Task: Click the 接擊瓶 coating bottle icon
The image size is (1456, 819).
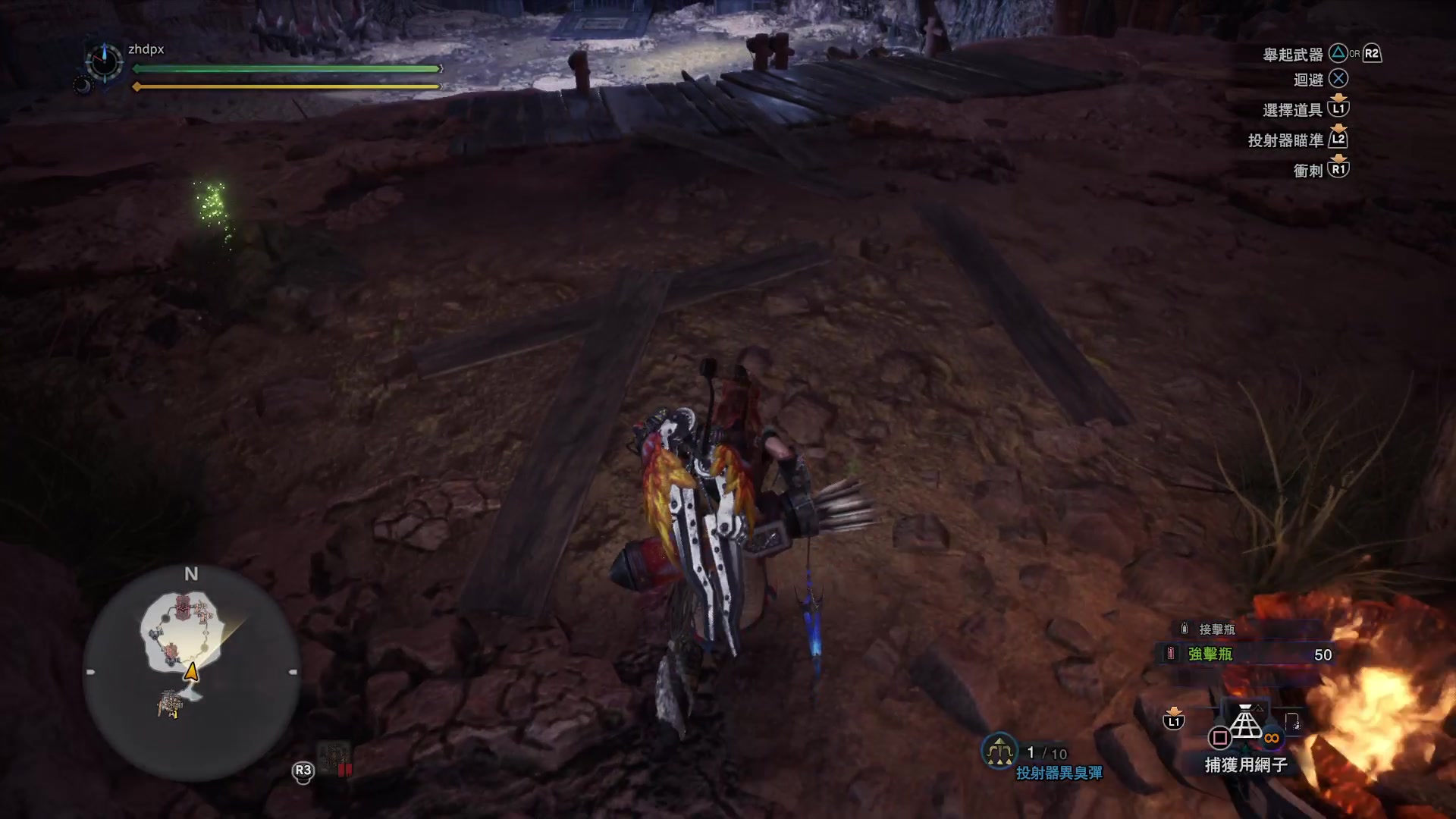Action: click(1185, 629)
